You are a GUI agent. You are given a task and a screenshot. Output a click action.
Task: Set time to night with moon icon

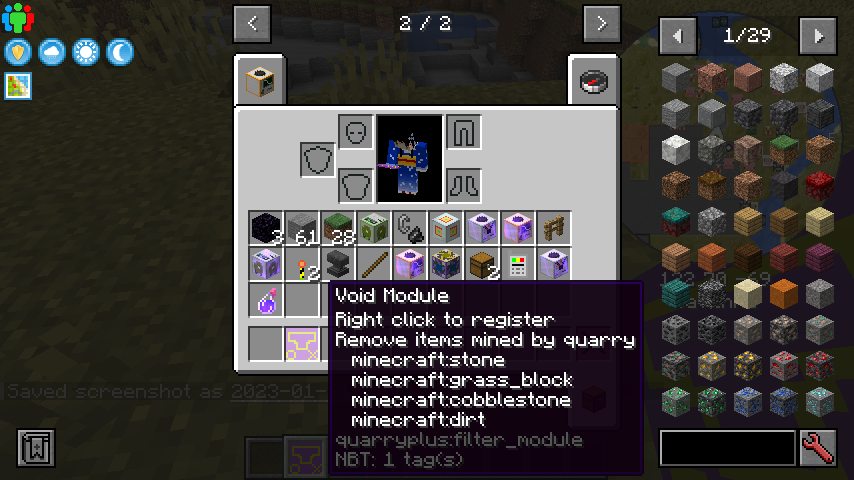[x=120, y=51]
